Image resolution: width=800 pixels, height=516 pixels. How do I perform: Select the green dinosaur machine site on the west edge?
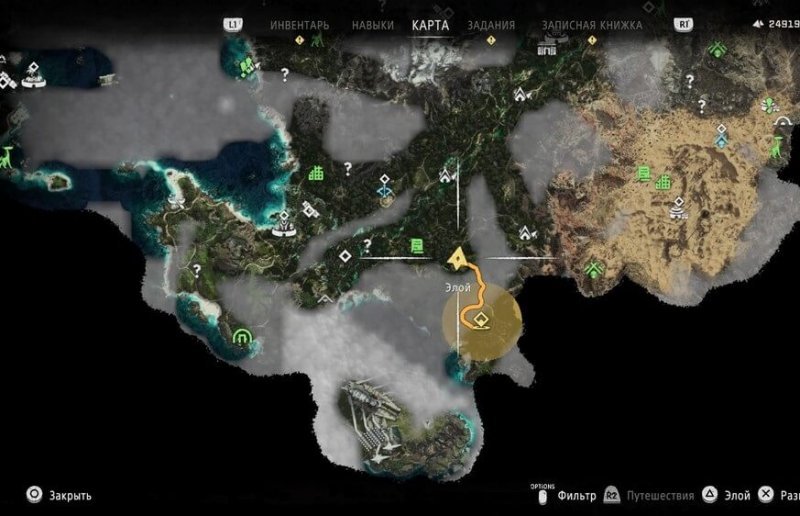9,156
